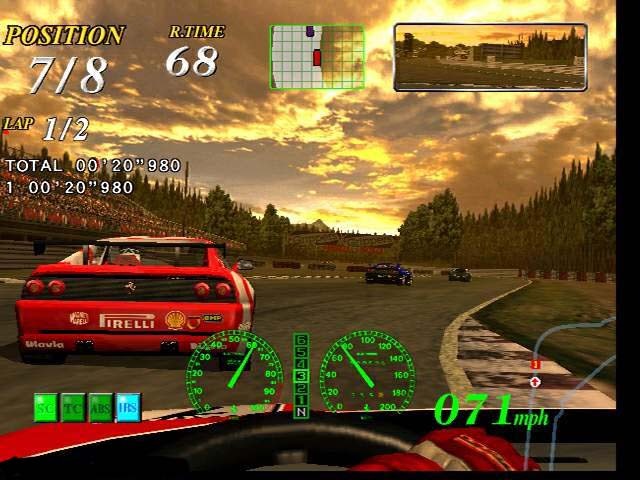Select the rear-view mirror display

[x=490, y=57]
